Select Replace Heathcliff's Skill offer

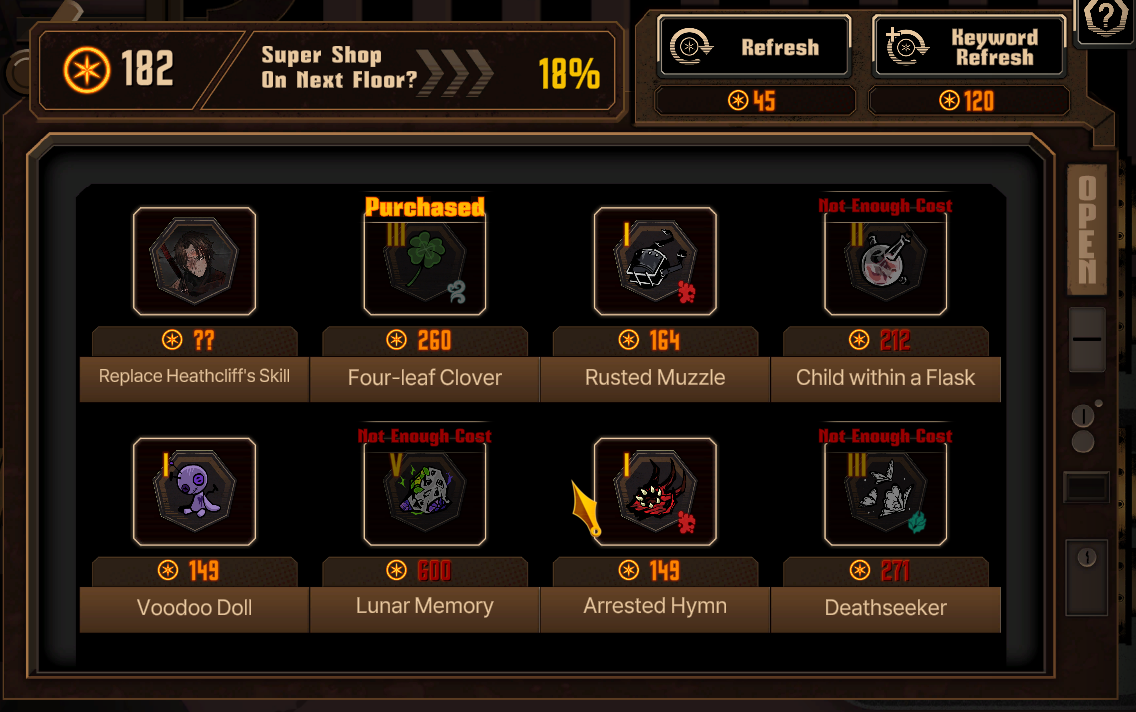[x=194, y=262]
